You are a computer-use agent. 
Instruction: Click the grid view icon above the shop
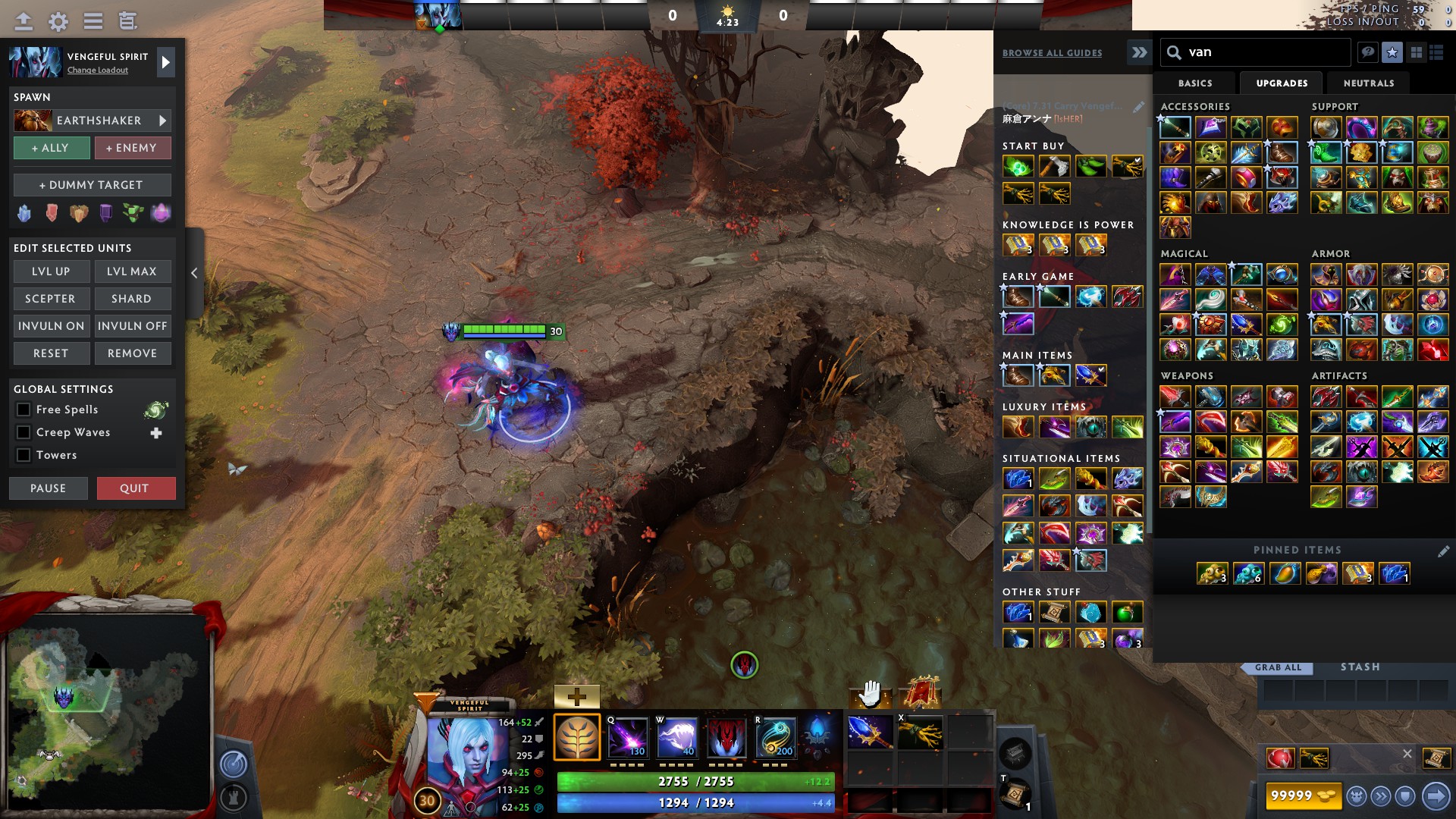(1417, 52)
